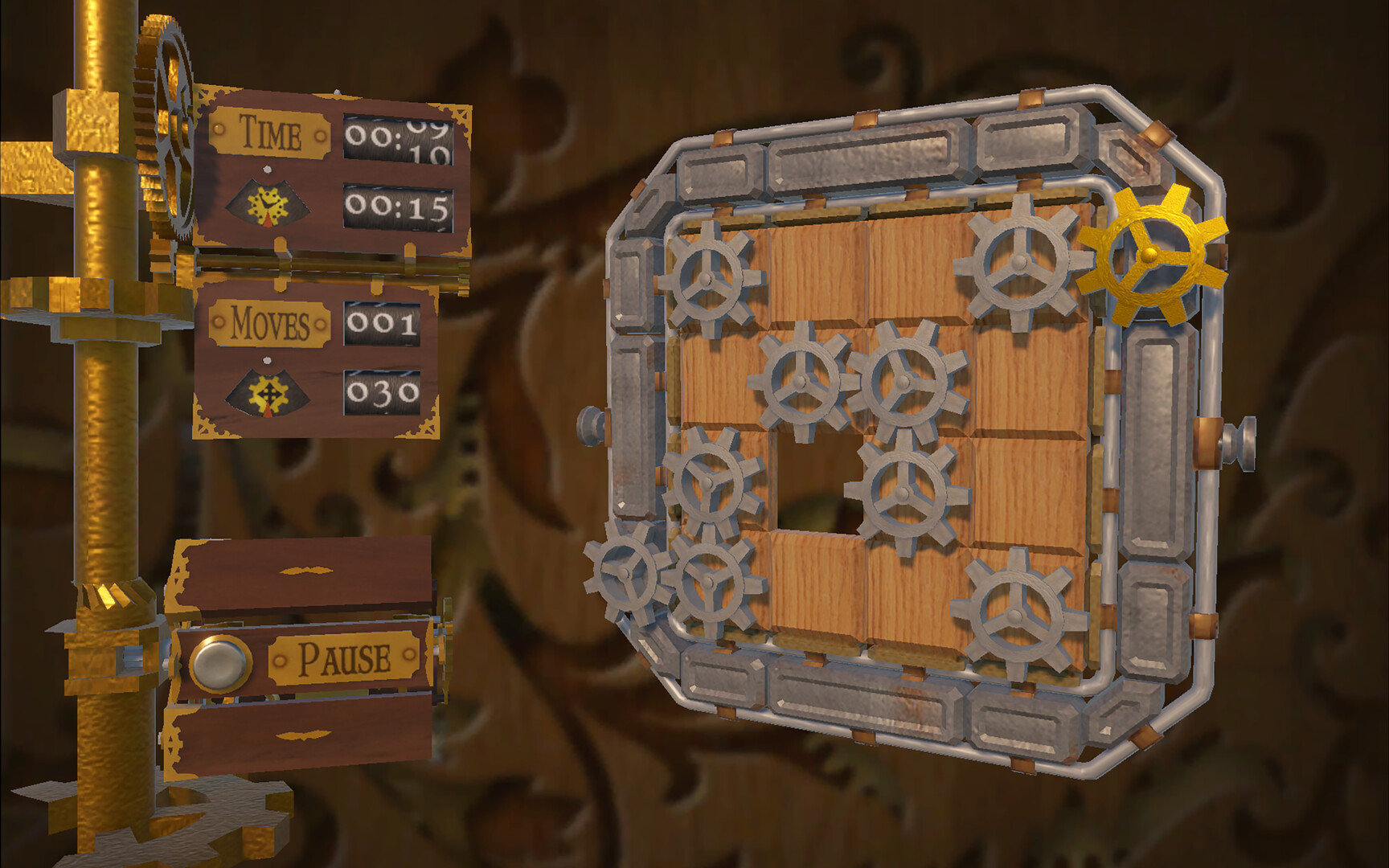Select the Time plaque
Viewport: 1389px width, 868px height.
pyautogui.click(x=269, y=130)
